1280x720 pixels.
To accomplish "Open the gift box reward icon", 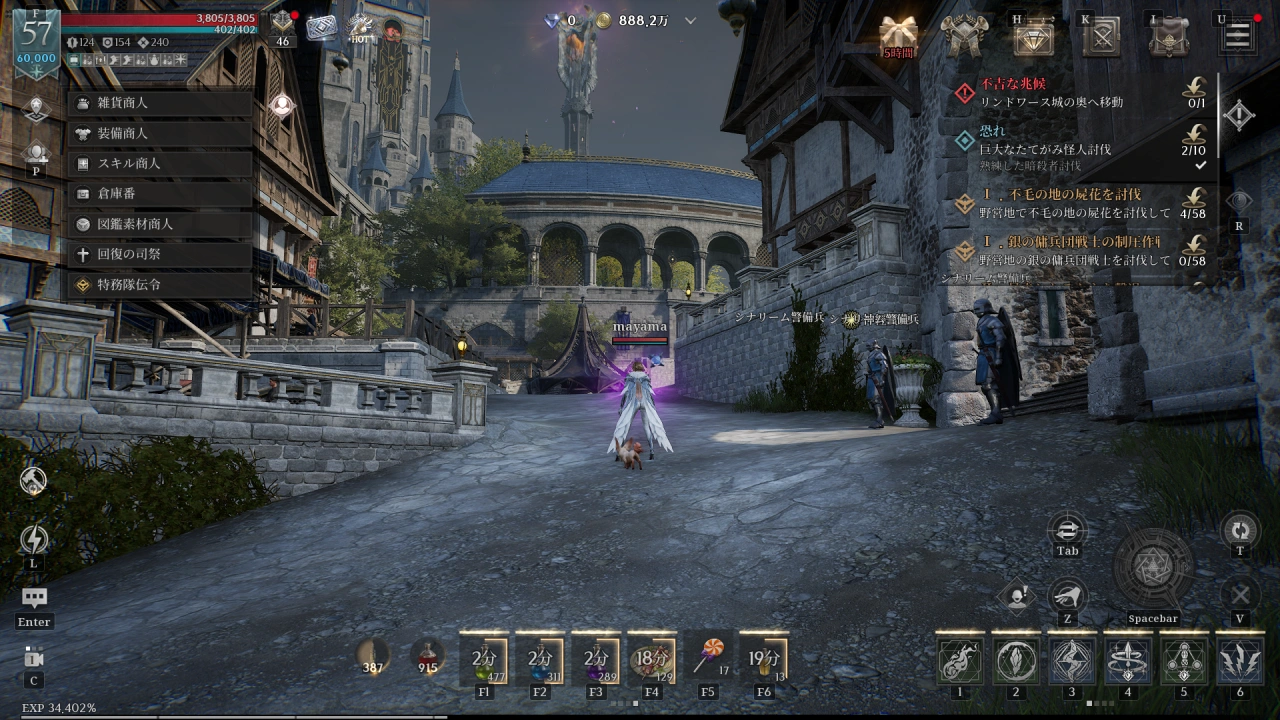I will pos(897,36).
